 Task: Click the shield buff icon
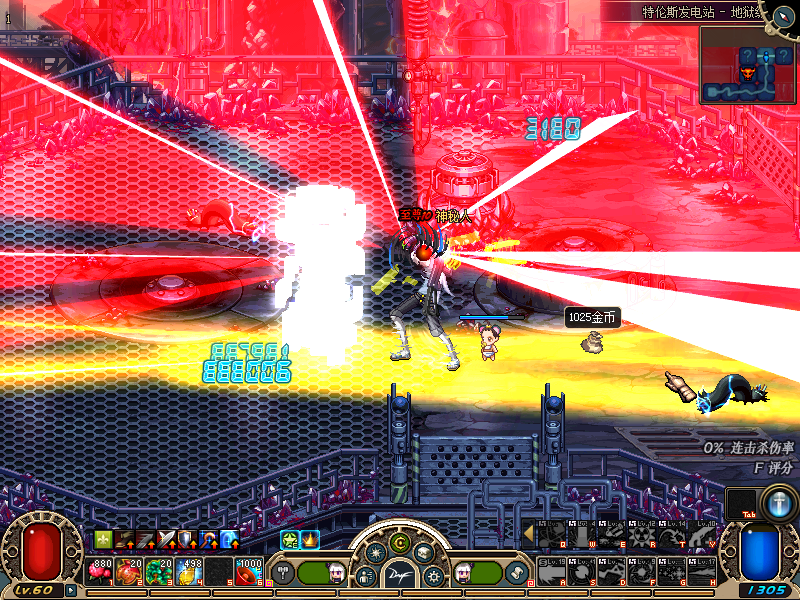[187, 540]
